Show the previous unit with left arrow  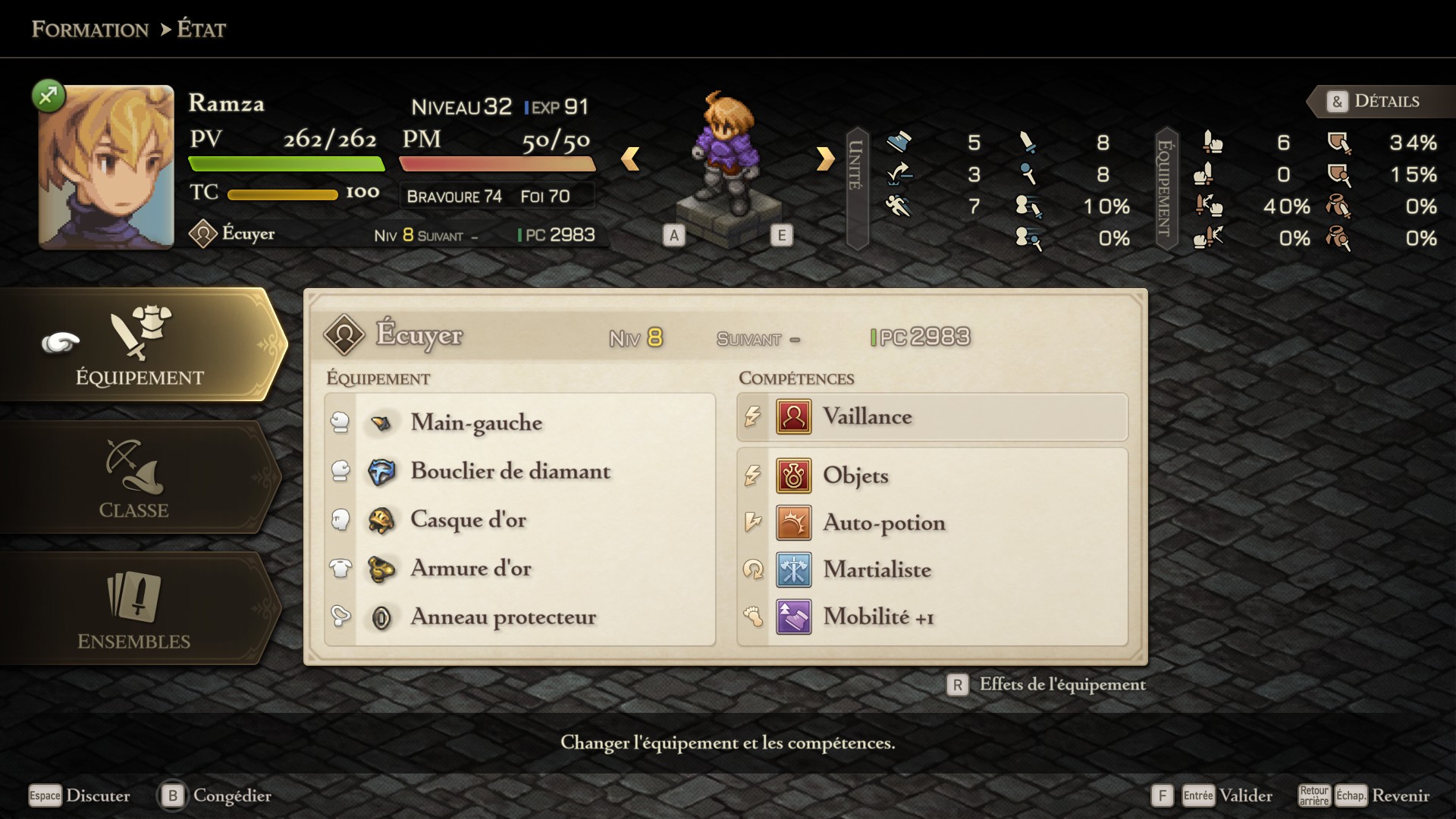[630, 158]
